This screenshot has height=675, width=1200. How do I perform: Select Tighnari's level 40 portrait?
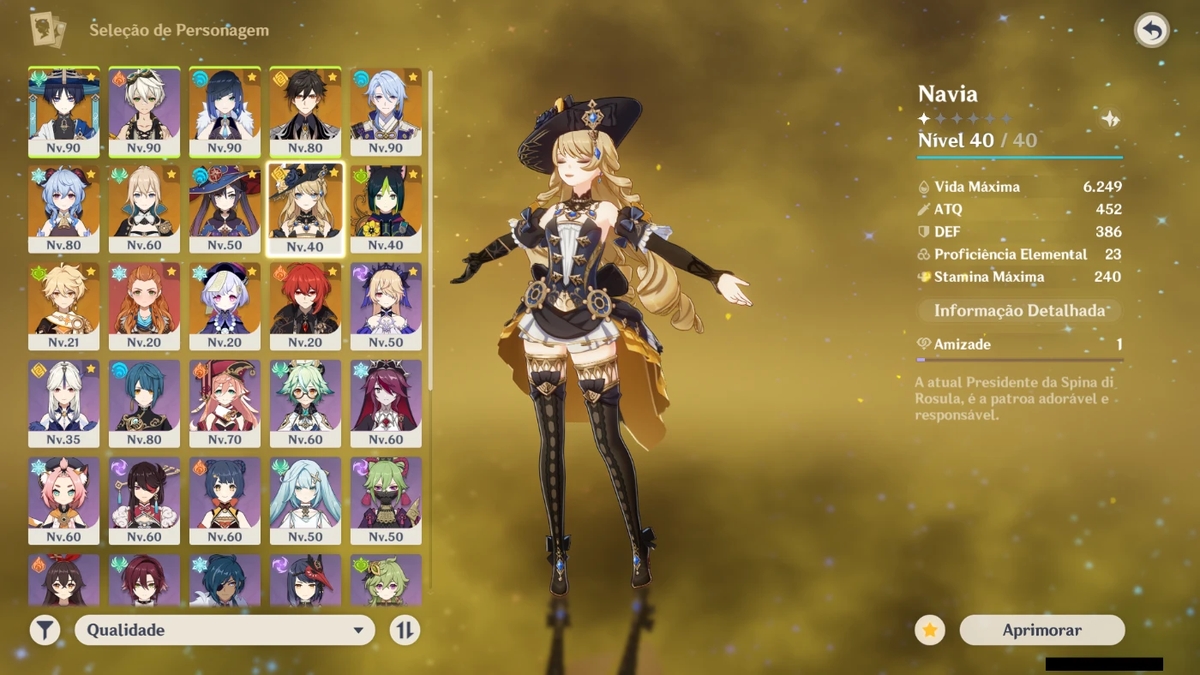[386, 208]
